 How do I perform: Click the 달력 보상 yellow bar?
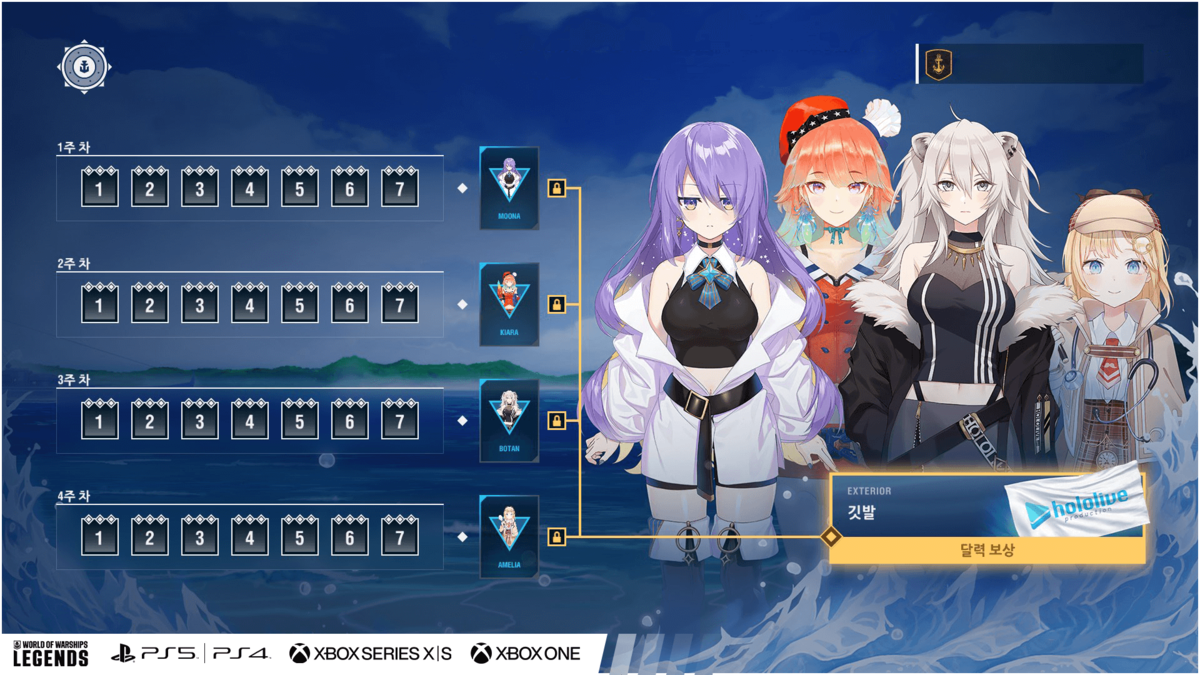point(986,550)
